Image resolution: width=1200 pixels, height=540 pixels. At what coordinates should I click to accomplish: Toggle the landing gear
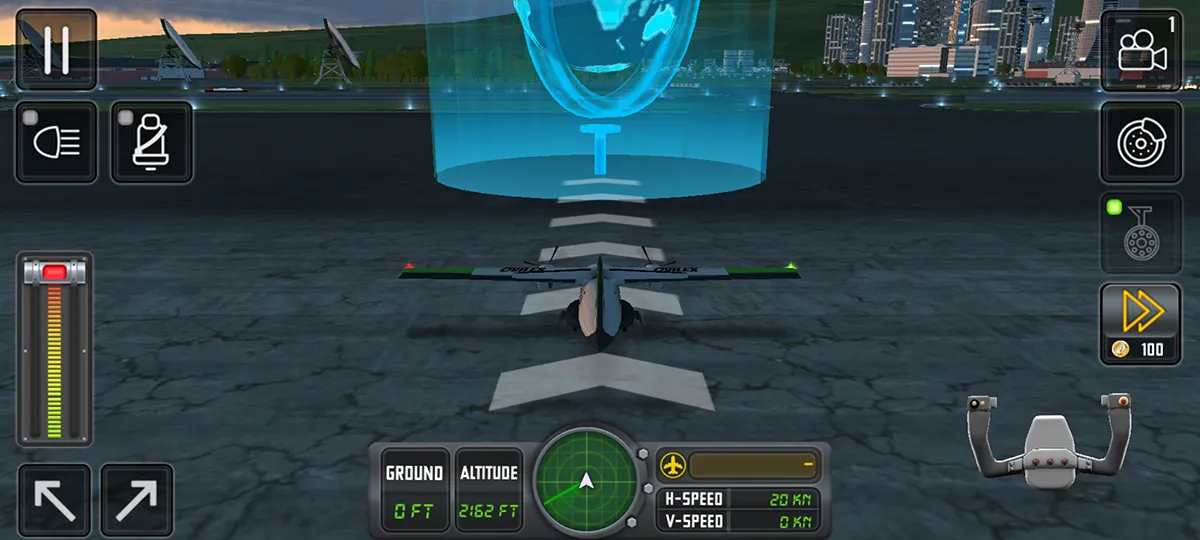(x=1141, y=234)
